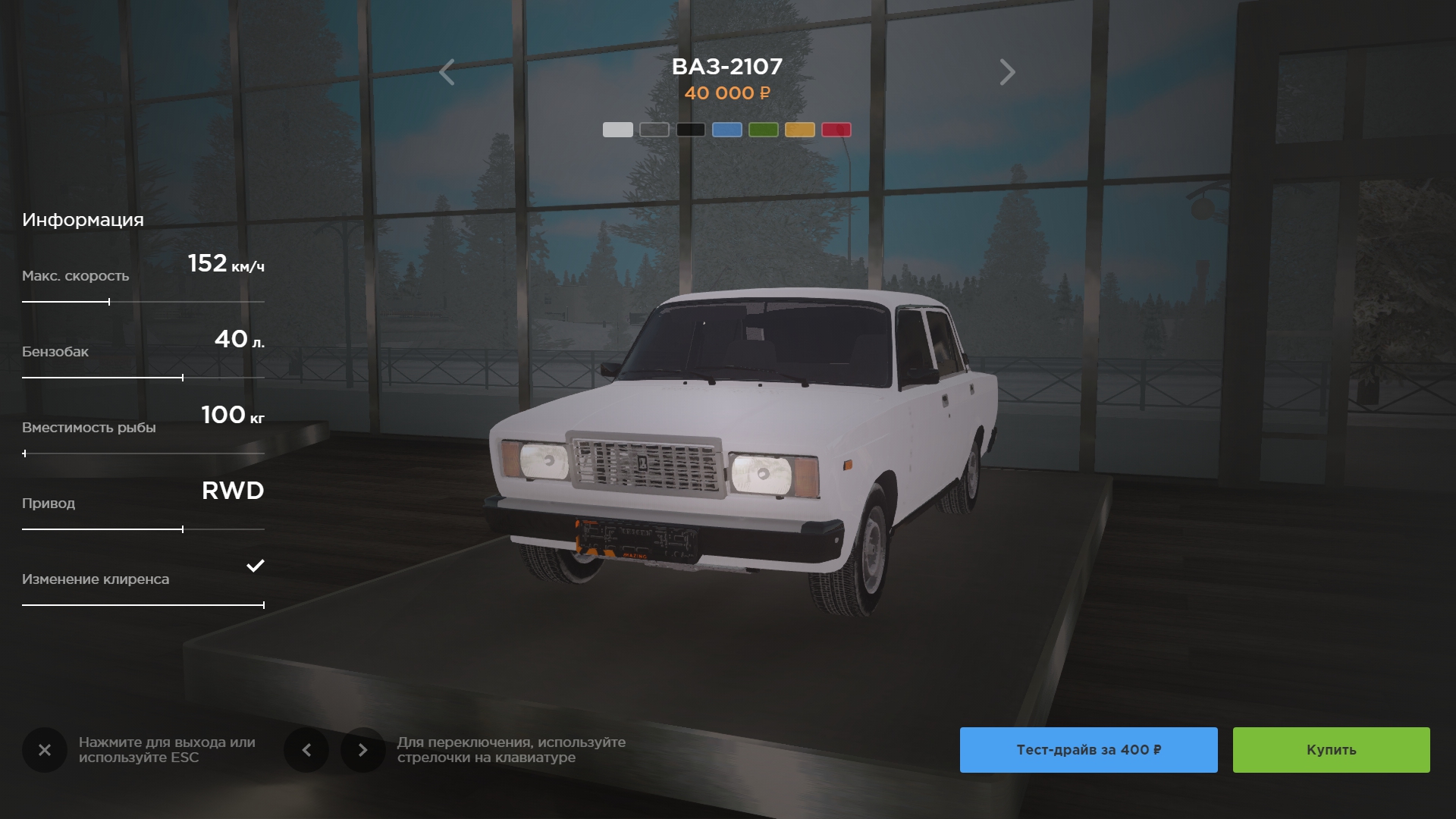Select the red car color swatch
1456x819 pixels.
click(x=836, y=130)
